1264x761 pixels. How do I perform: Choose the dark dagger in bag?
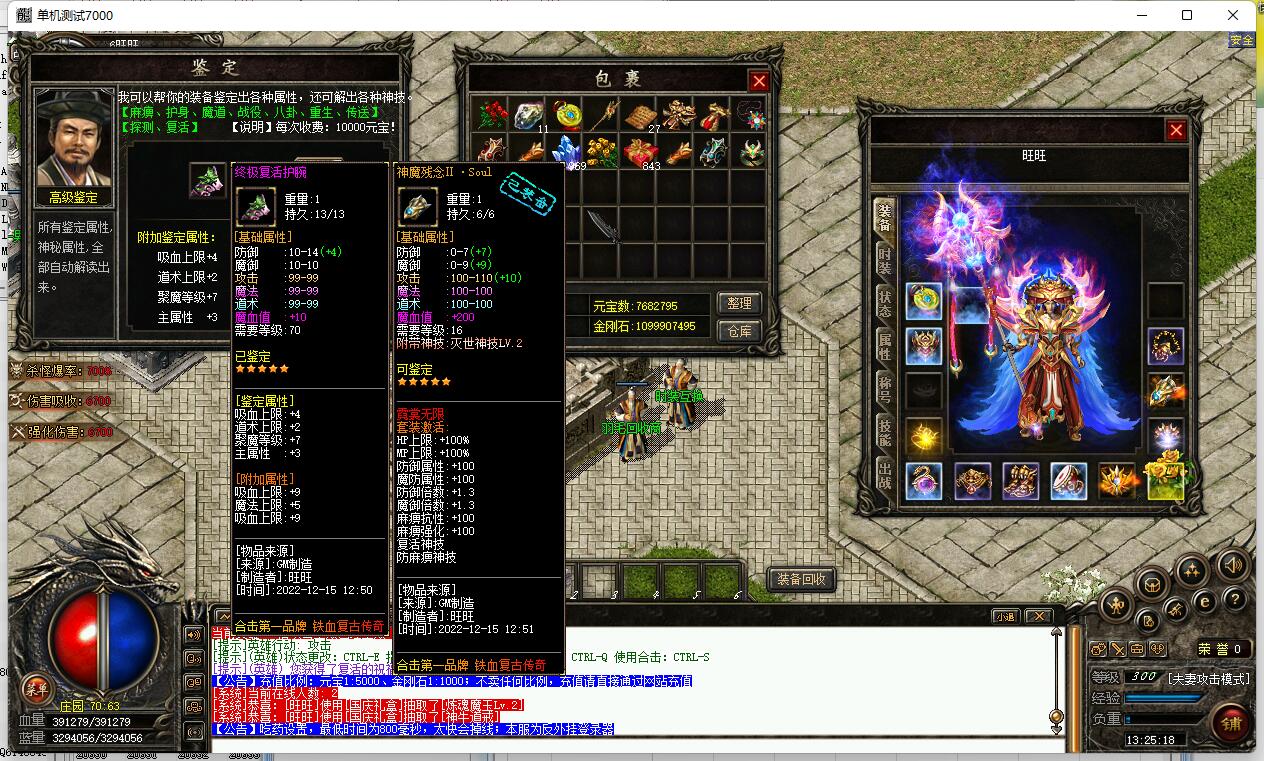[603, 226]
